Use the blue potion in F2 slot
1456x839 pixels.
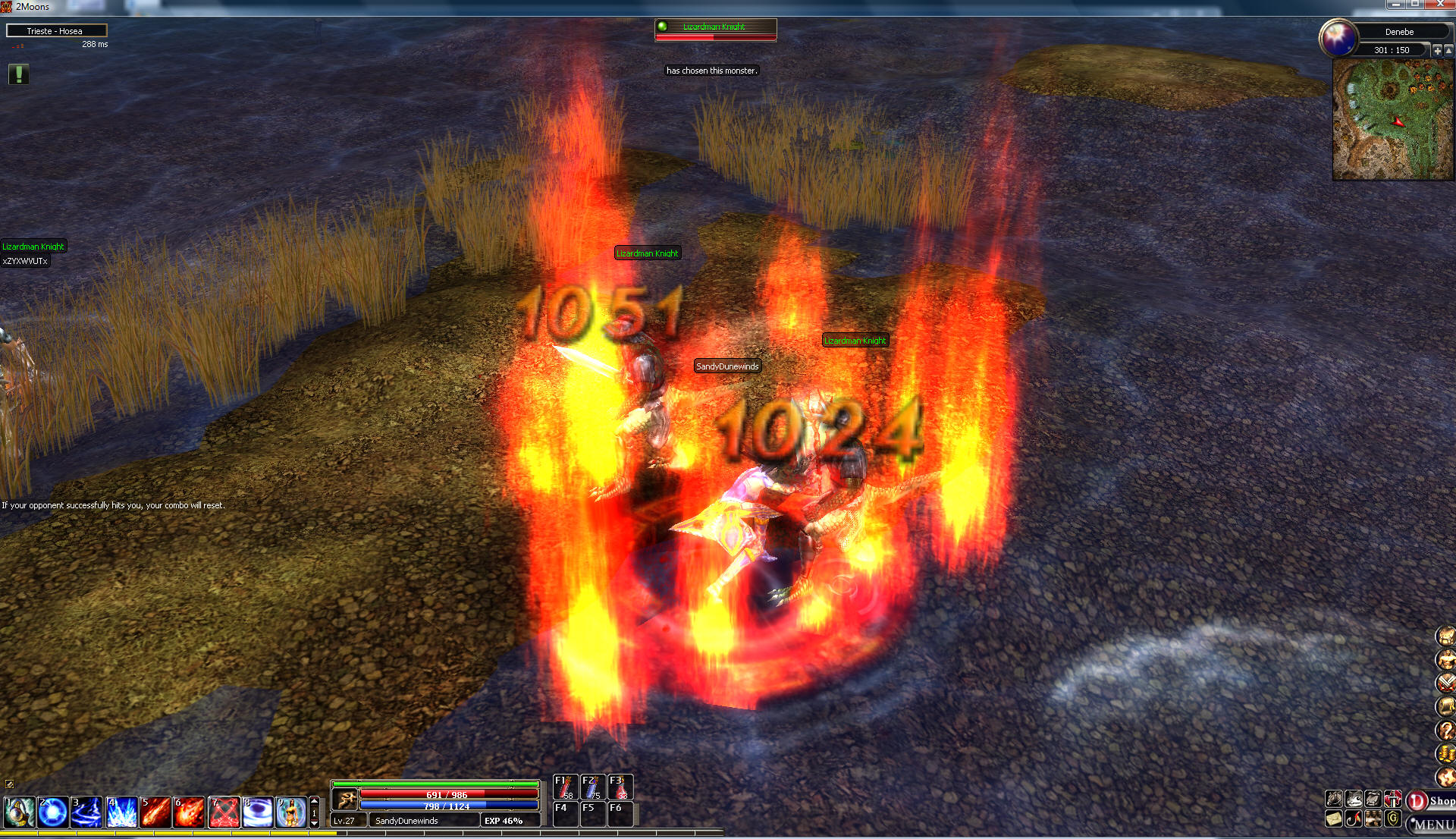point(592,787)
